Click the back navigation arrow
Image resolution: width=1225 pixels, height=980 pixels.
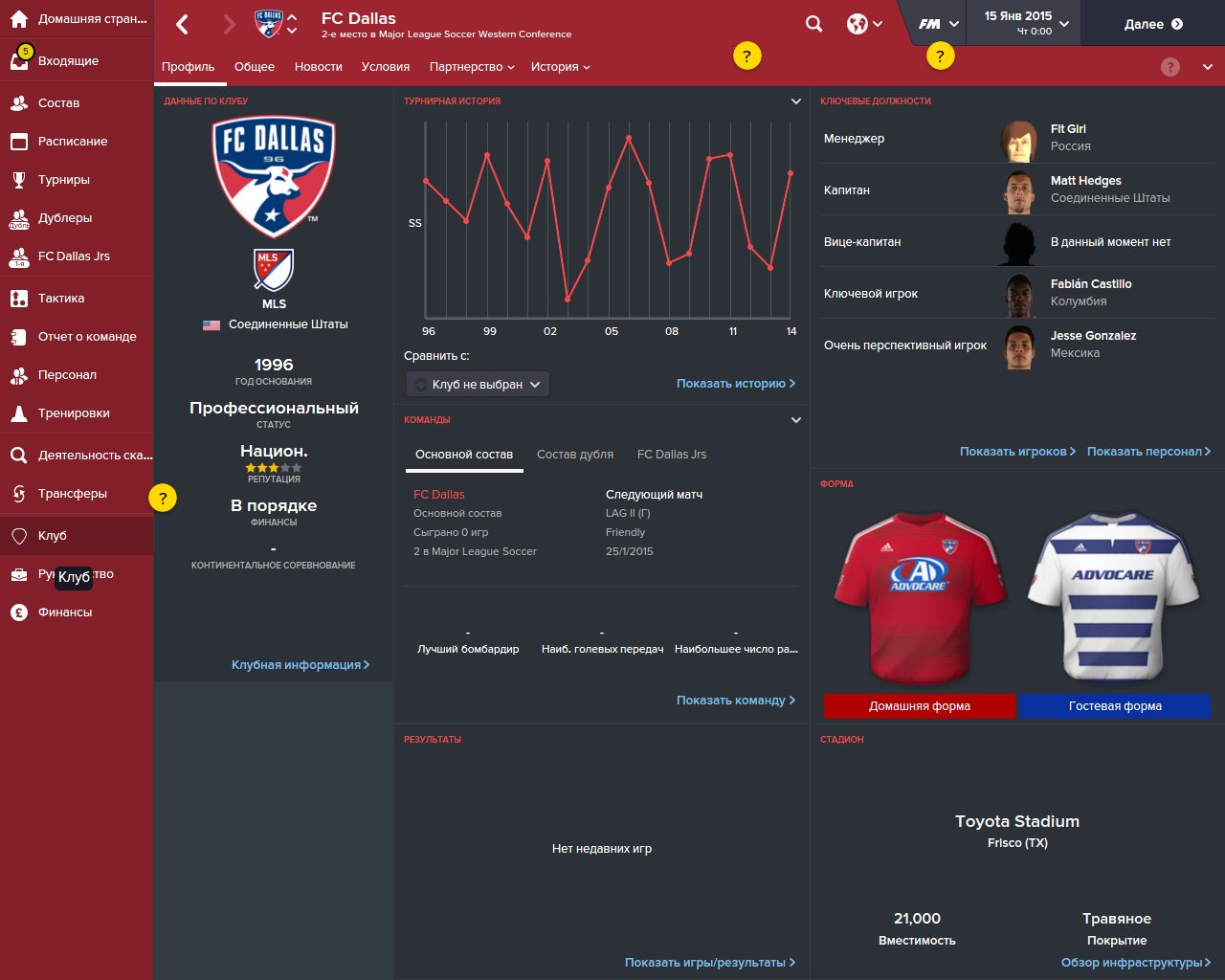(x=182, y=23)
